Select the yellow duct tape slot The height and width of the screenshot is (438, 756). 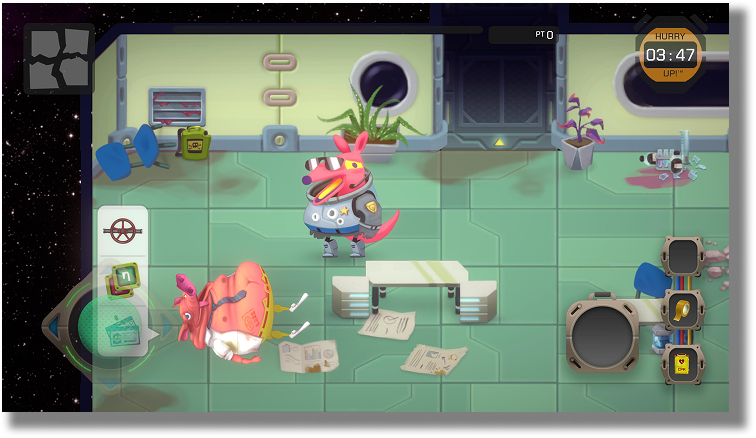pyautogui.click(x=682, y=311)
